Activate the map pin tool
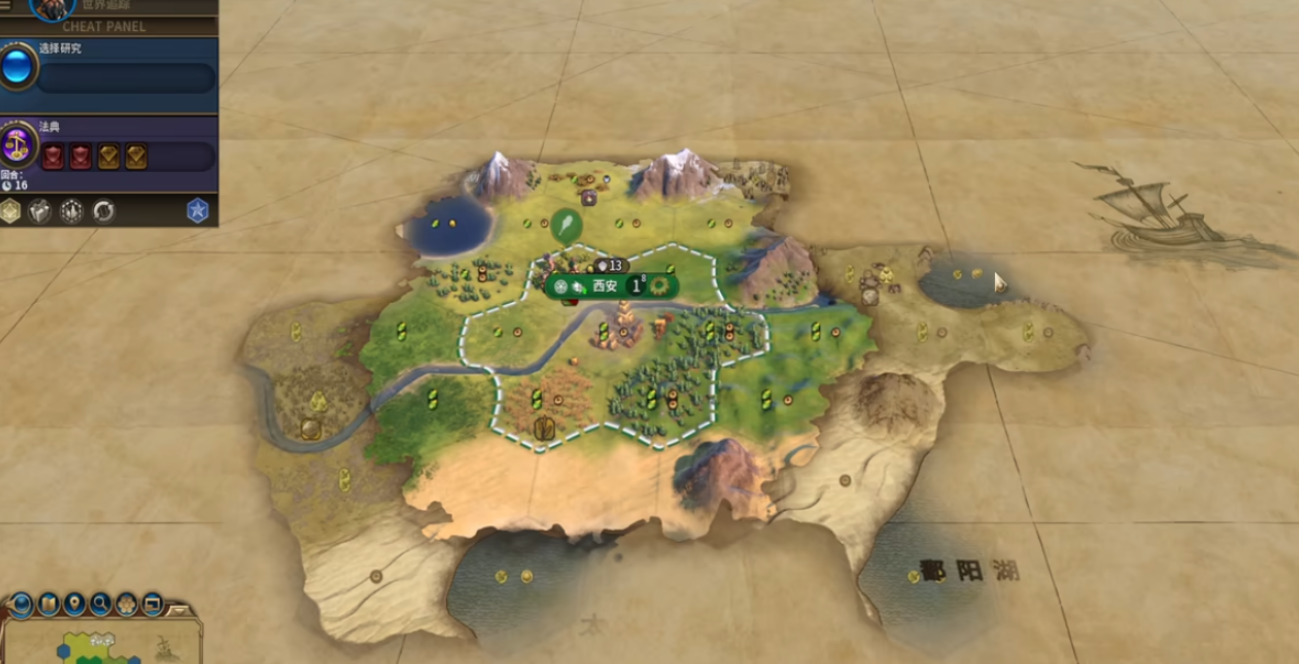This screenshot has width=1299, height=664. tap(74, 604)
